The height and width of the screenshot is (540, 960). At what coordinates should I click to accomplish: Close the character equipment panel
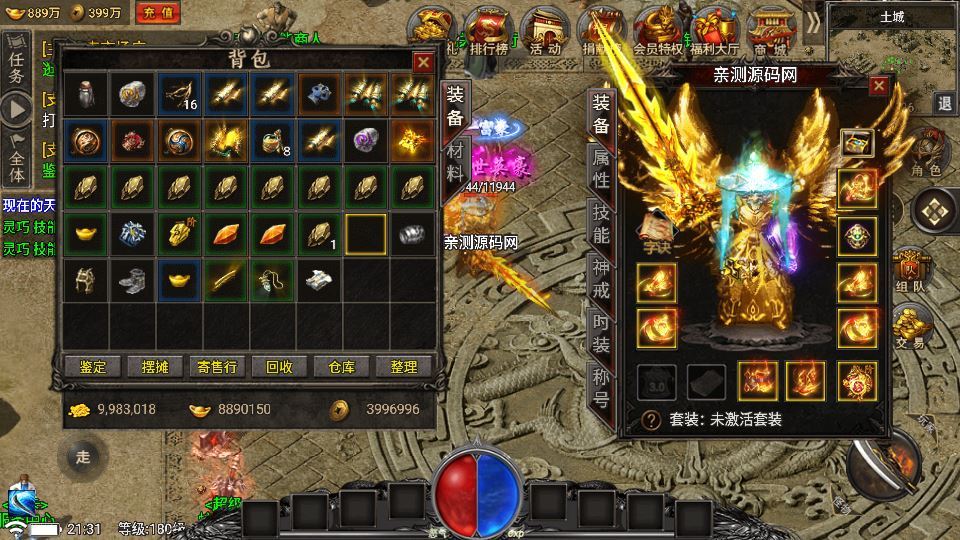(x=879, y=86)
